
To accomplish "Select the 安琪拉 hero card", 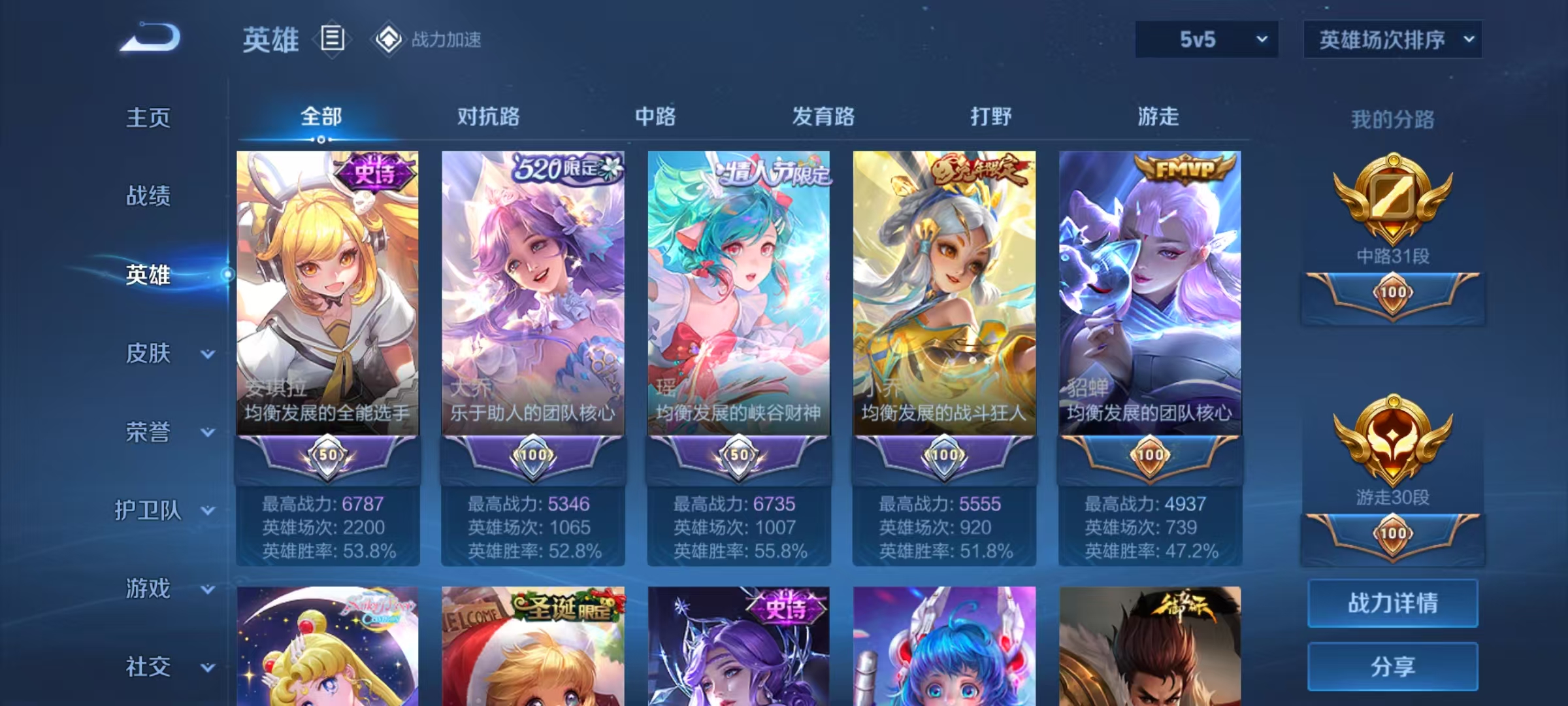I will [327, 294].
